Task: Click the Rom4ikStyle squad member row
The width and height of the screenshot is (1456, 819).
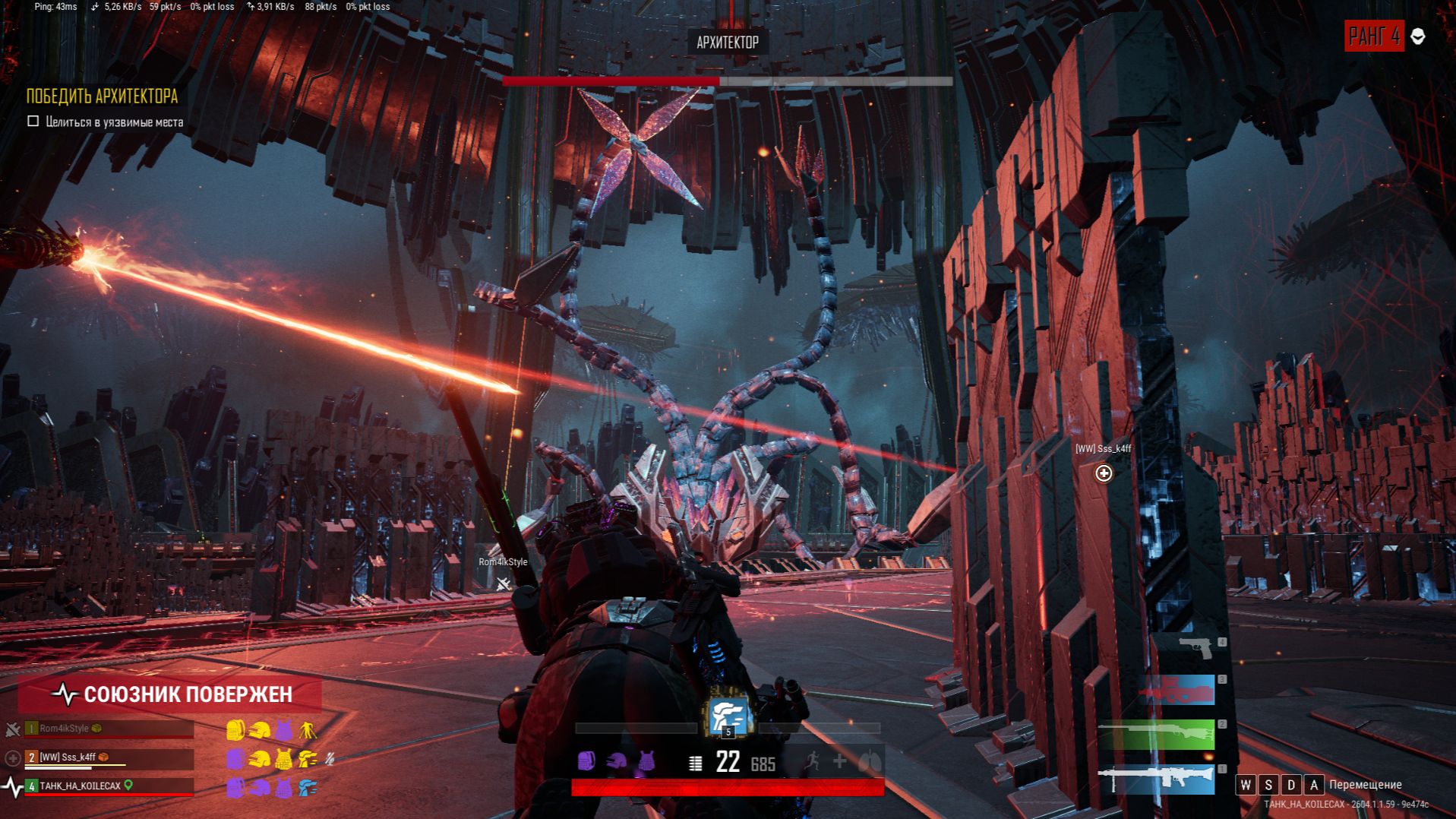Action: tap(109, 729)
